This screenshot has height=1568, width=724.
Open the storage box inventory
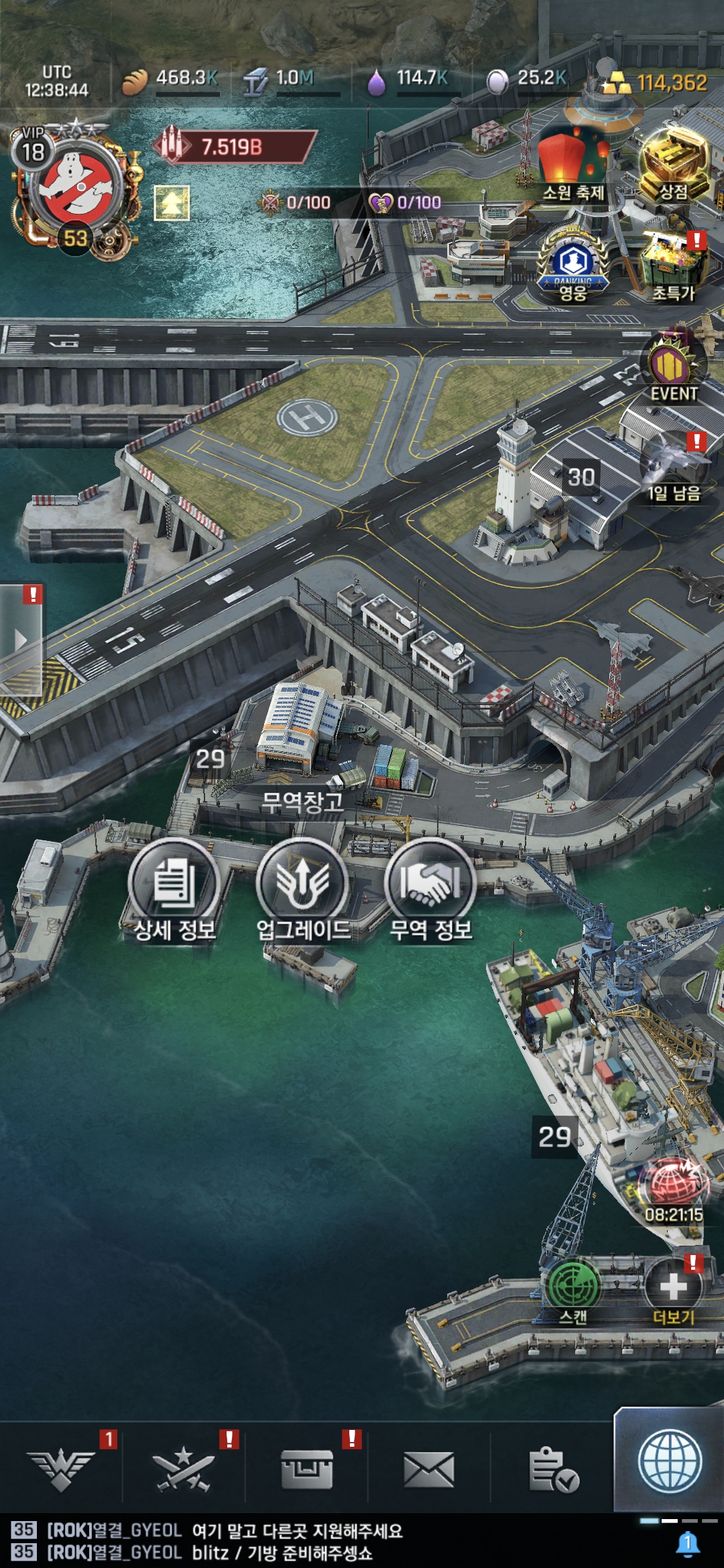point(306,1470)
